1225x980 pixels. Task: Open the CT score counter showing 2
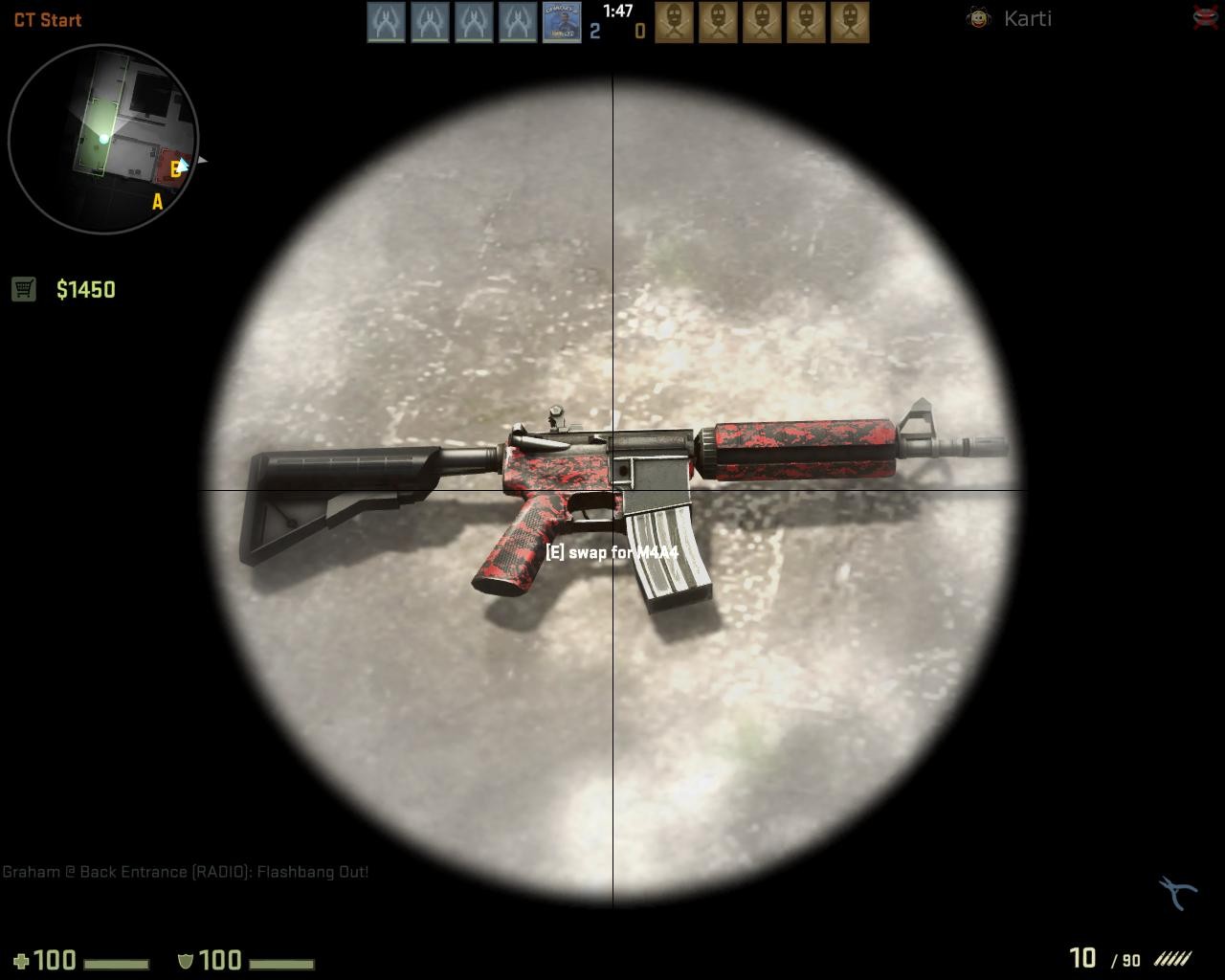(595, 32)
